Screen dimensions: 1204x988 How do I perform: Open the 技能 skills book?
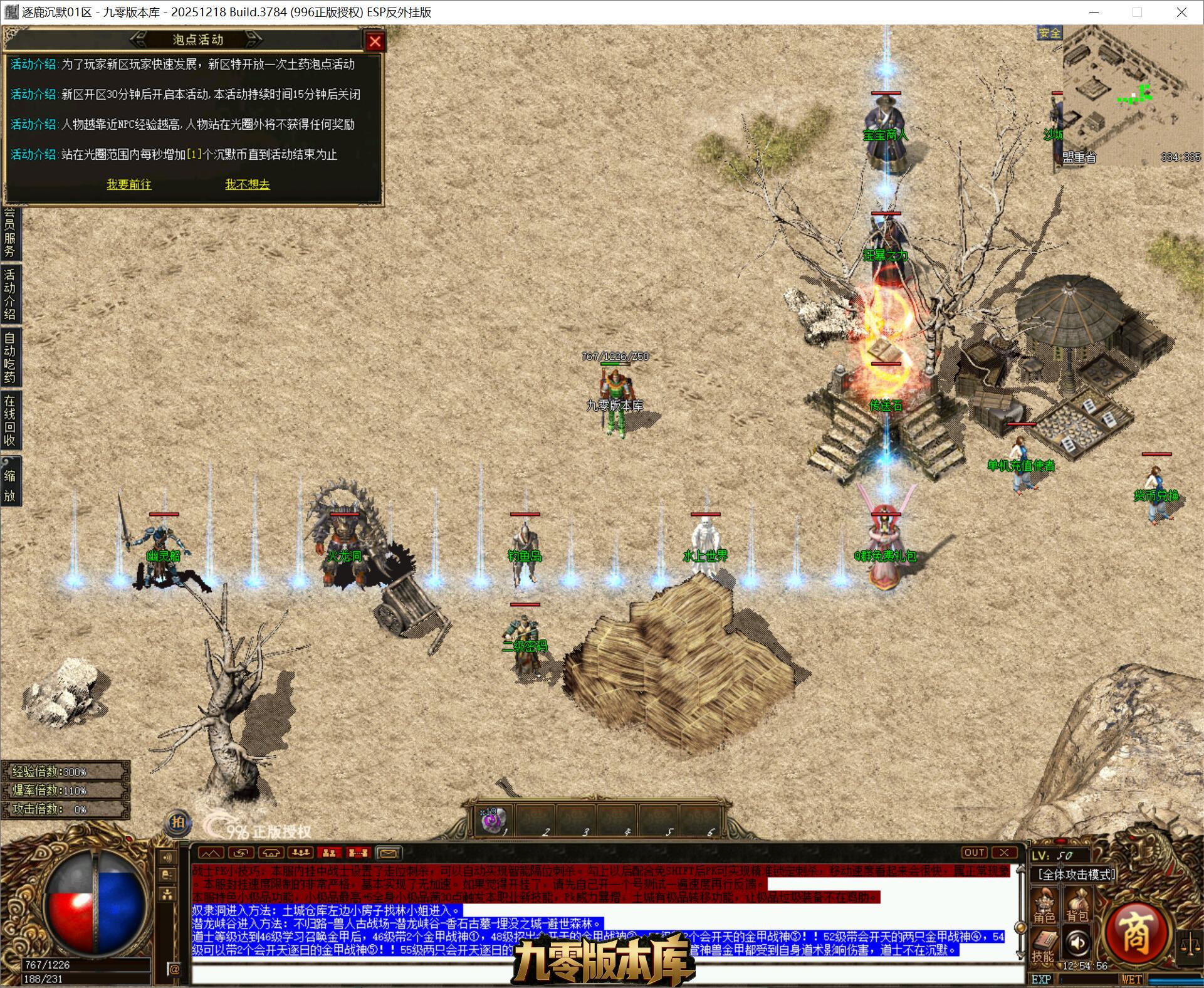point(1043,945)
